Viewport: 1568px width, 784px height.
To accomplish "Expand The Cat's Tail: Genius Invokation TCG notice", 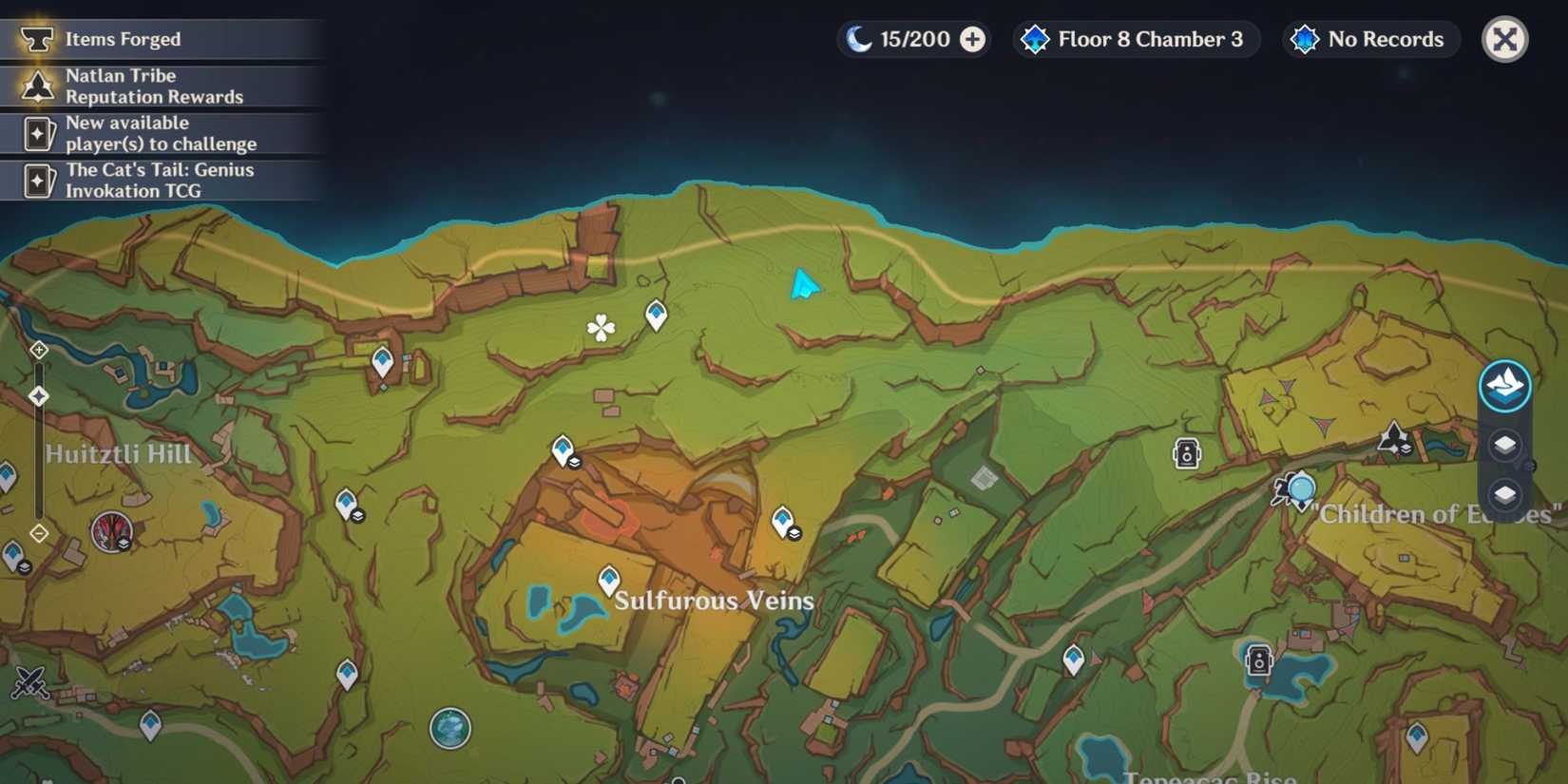I will [162, 181].
